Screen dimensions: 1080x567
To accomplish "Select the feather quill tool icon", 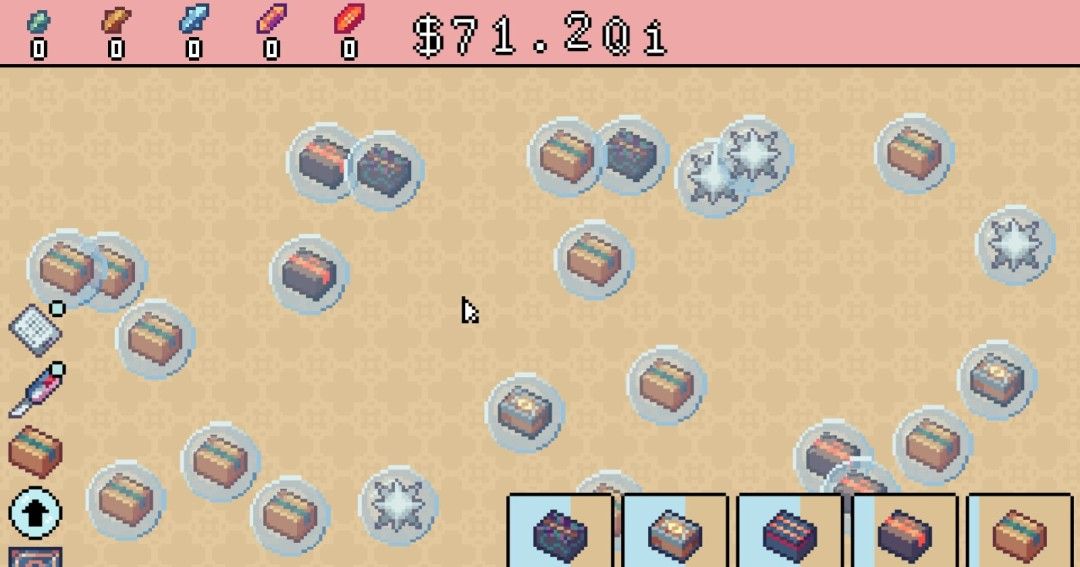I will point(35,390).
